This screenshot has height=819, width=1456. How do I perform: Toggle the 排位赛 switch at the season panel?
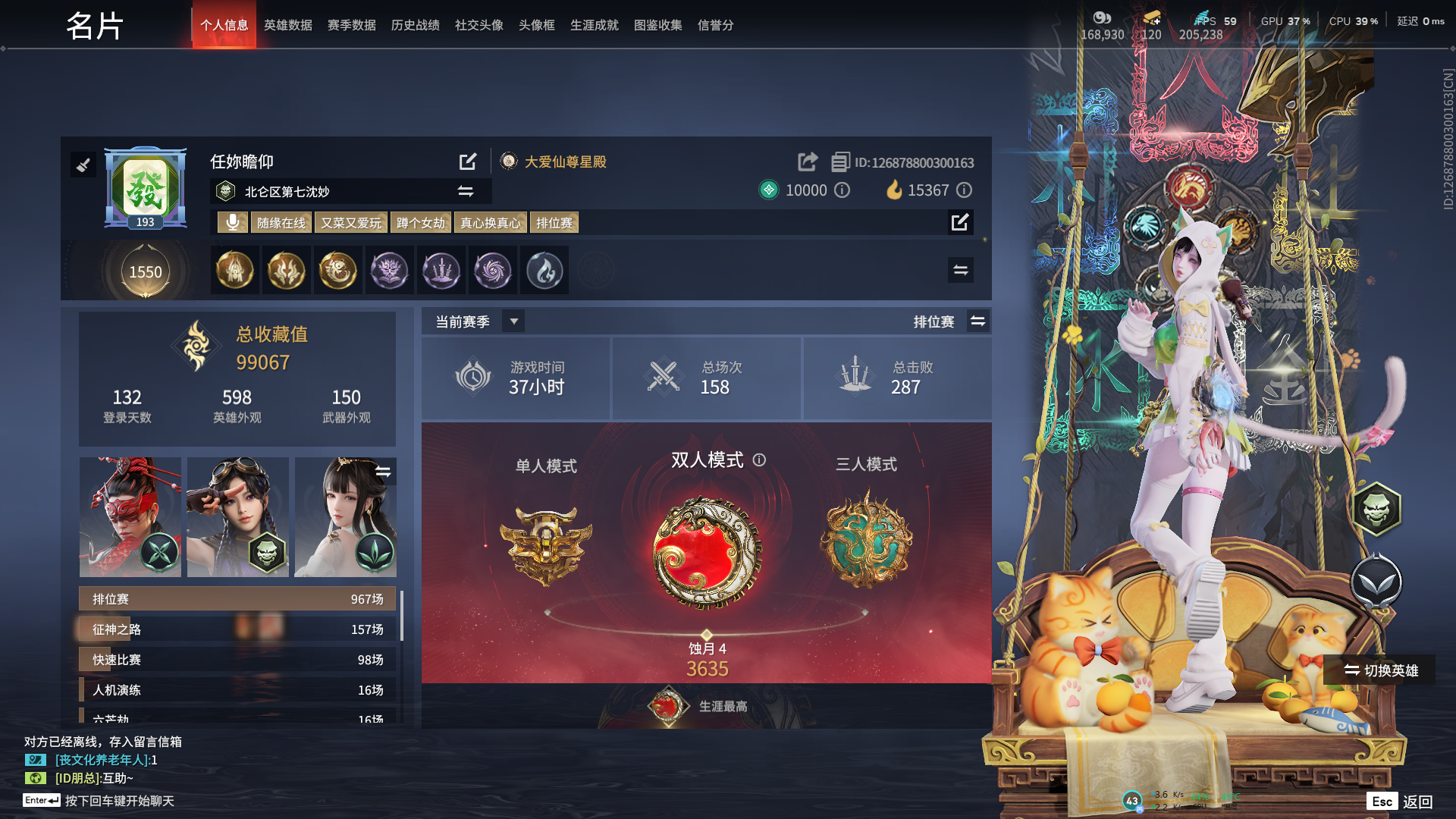978,321
